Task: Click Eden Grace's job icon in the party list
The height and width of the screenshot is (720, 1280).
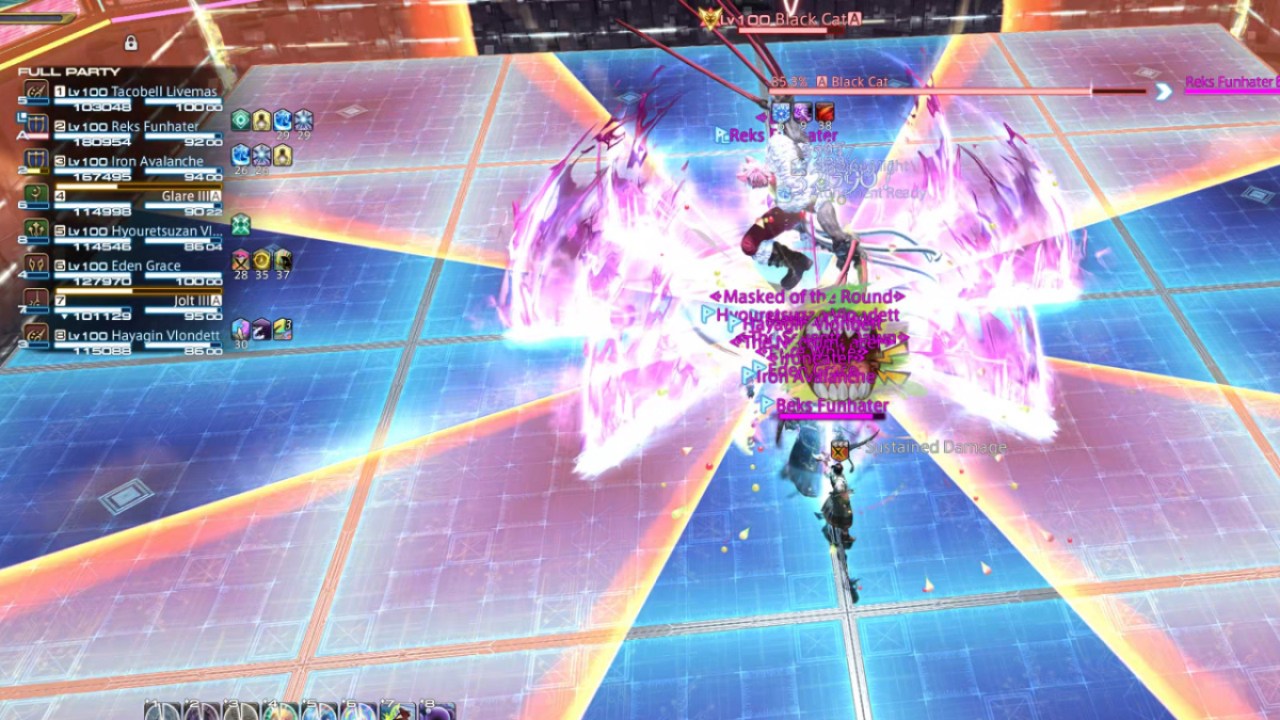Action: point(35,264)
